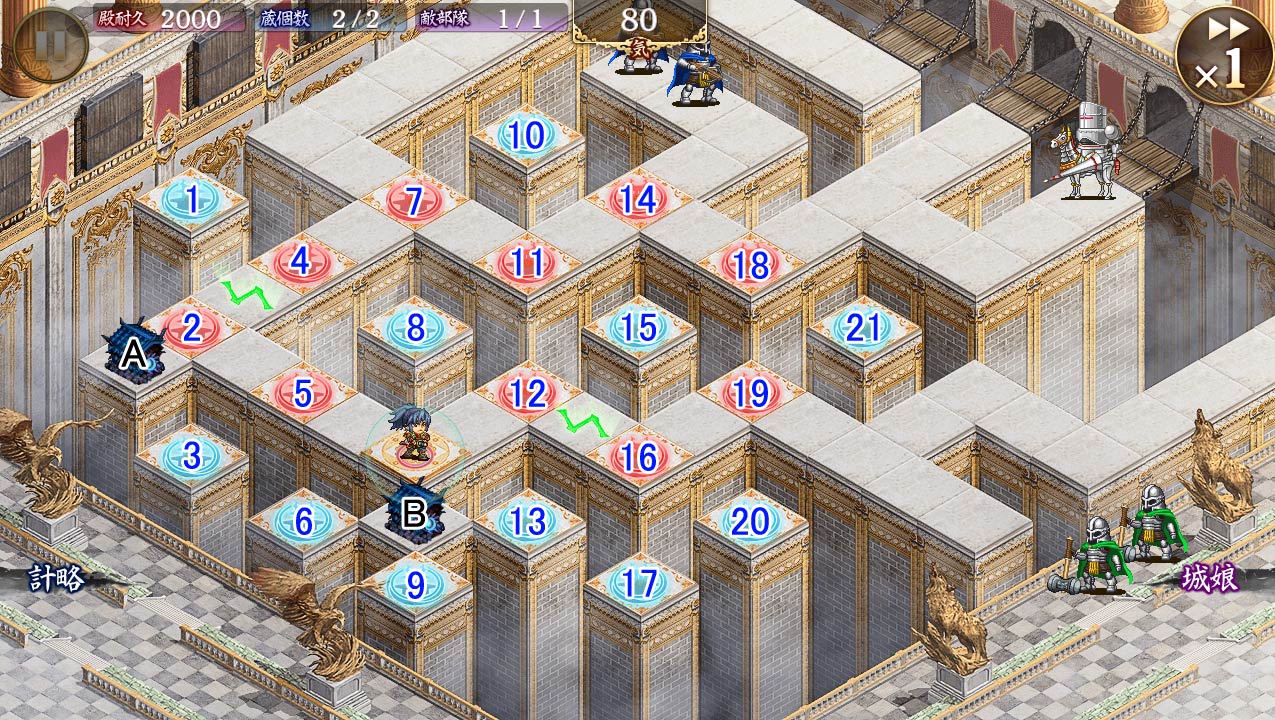Select red deployment tile 12

coord(527,393)
